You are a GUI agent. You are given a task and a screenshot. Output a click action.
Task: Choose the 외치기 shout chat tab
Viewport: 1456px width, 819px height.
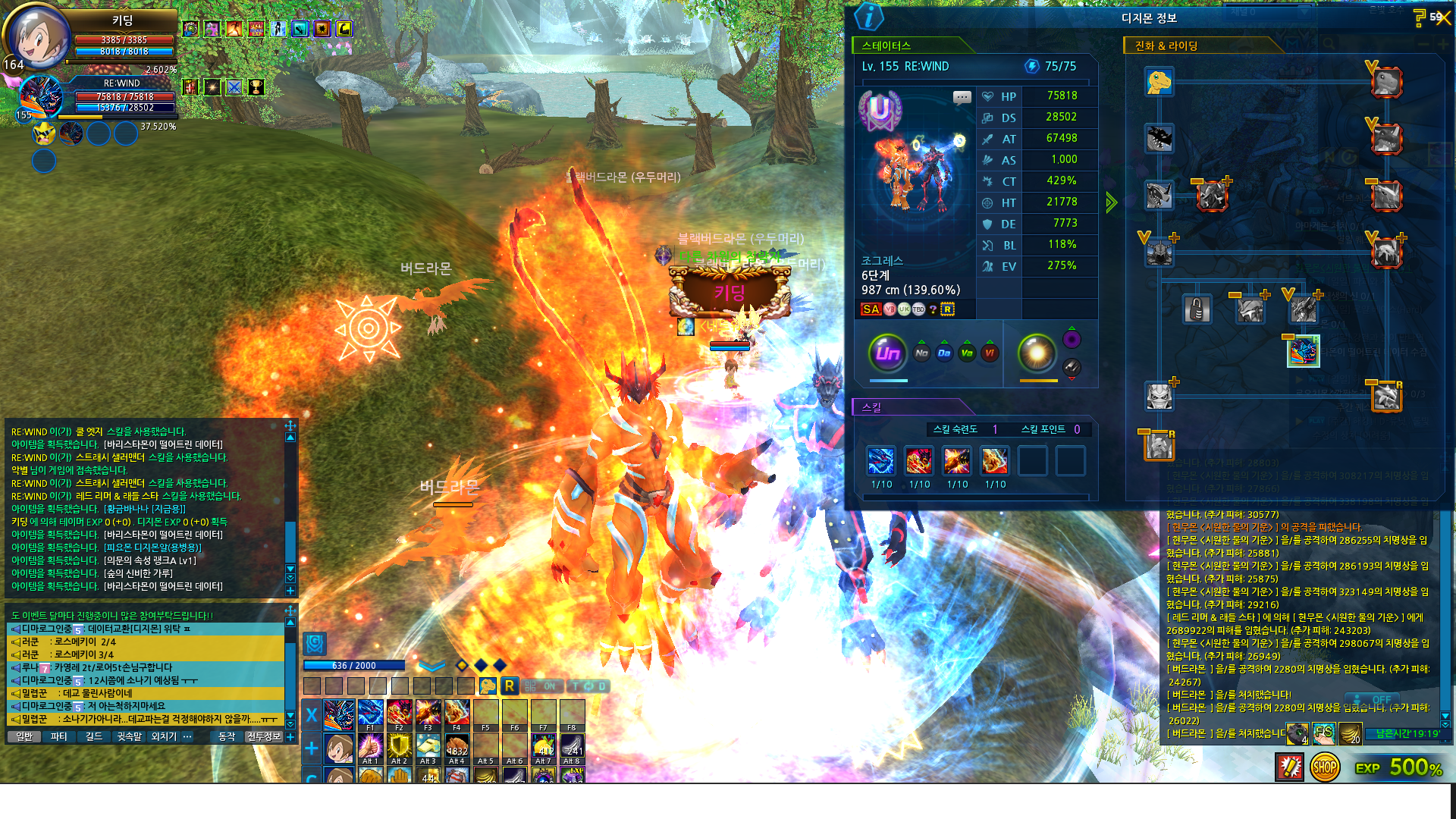coord(163,736)
